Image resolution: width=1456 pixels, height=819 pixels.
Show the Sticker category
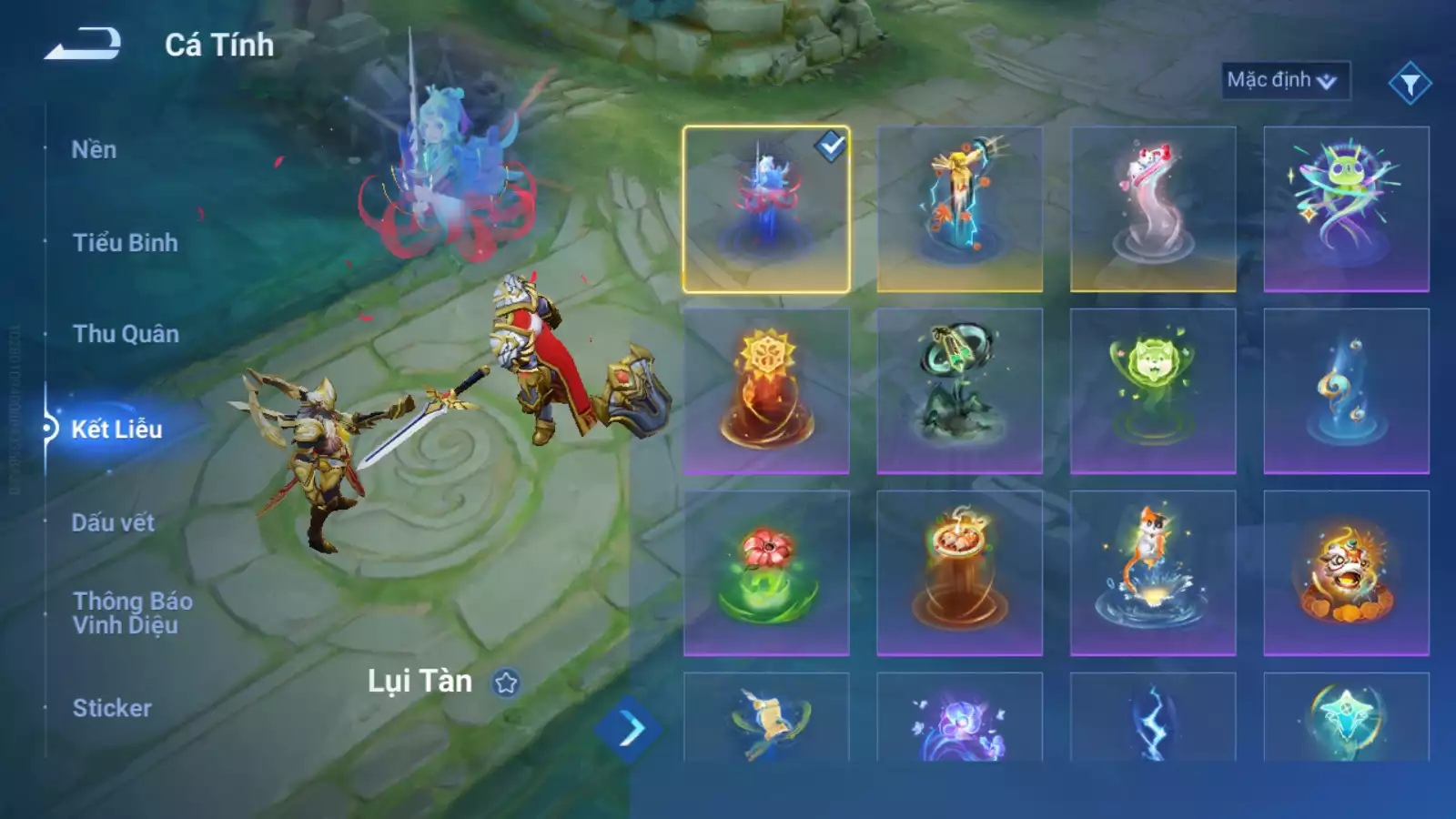(112, 708)
